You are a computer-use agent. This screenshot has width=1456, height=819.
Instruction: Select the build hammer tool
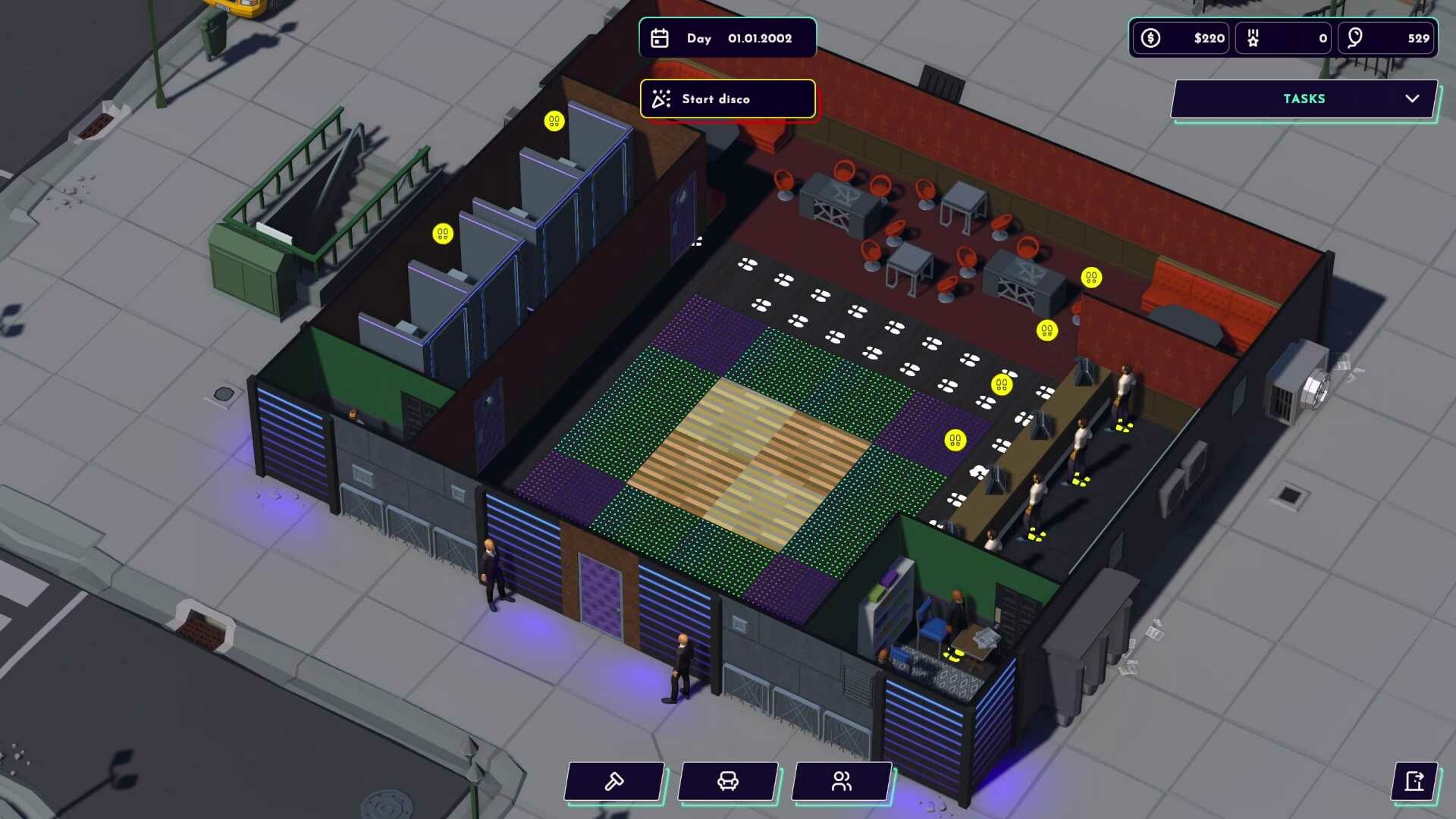click(x=613, y=782)
